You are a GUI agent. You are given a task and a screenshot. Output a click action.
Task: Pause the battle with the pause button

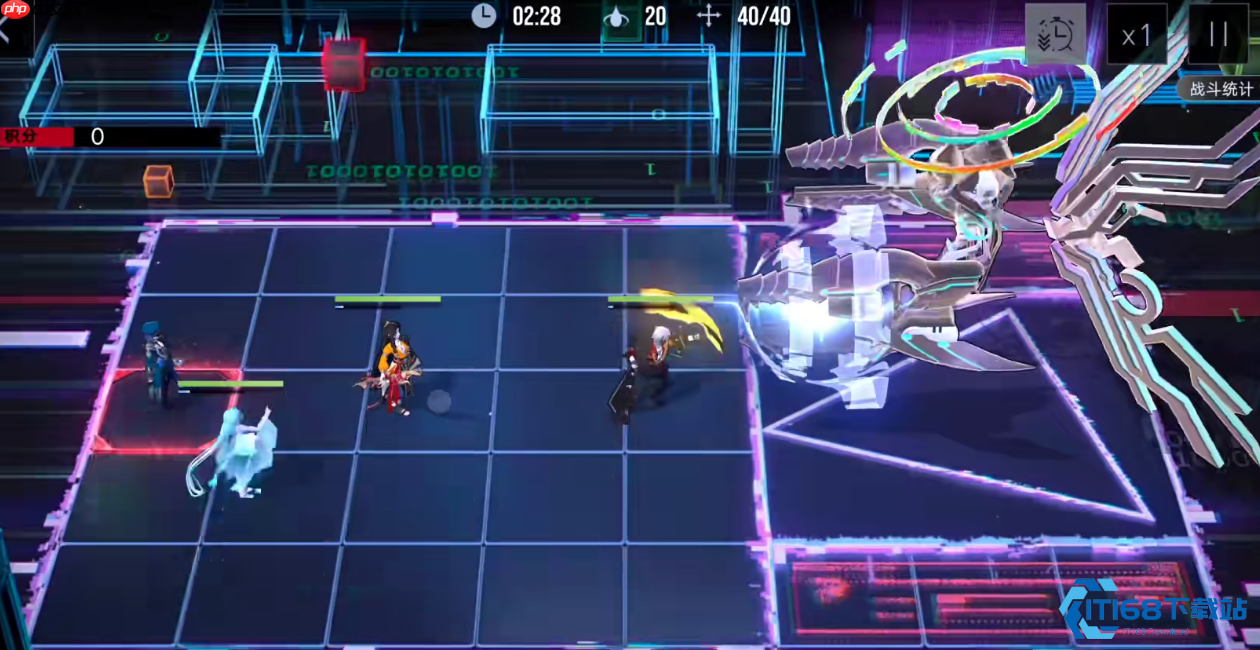1217,35
